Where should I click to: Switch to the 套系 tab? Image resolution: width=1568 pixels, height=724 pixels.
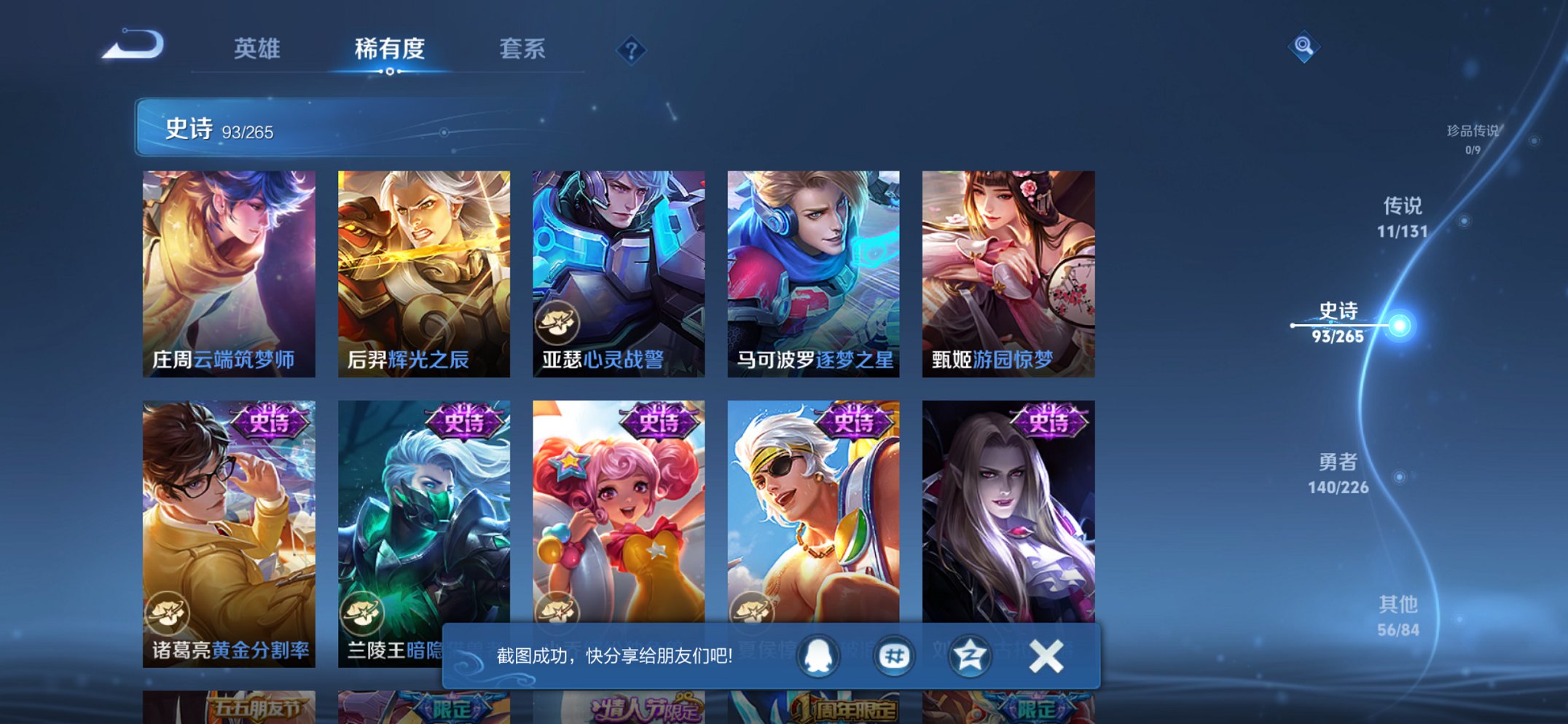click(522, 48)
